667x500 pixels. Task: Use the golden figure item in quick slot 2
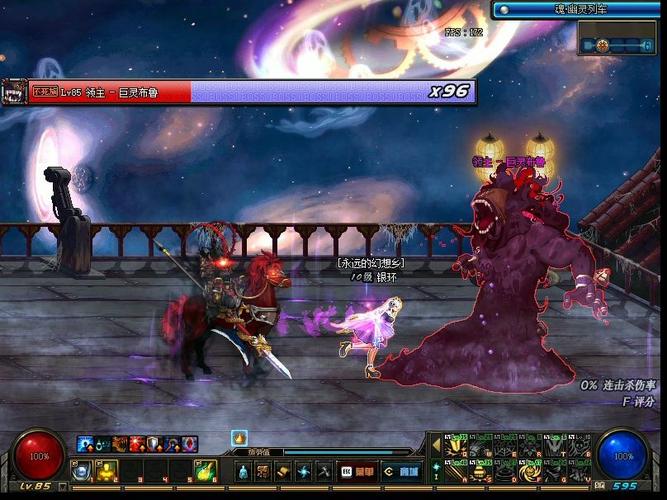pos(106,469)
